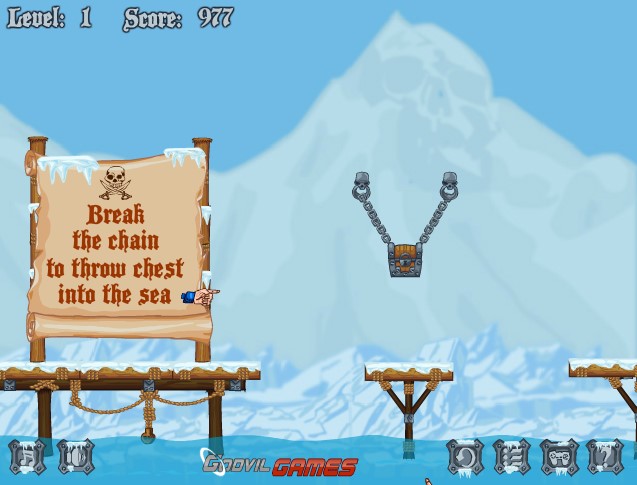This screenshot has width=637, height=485.
Task: Restart the level with the circular arrow
Action: coord(465,457)
